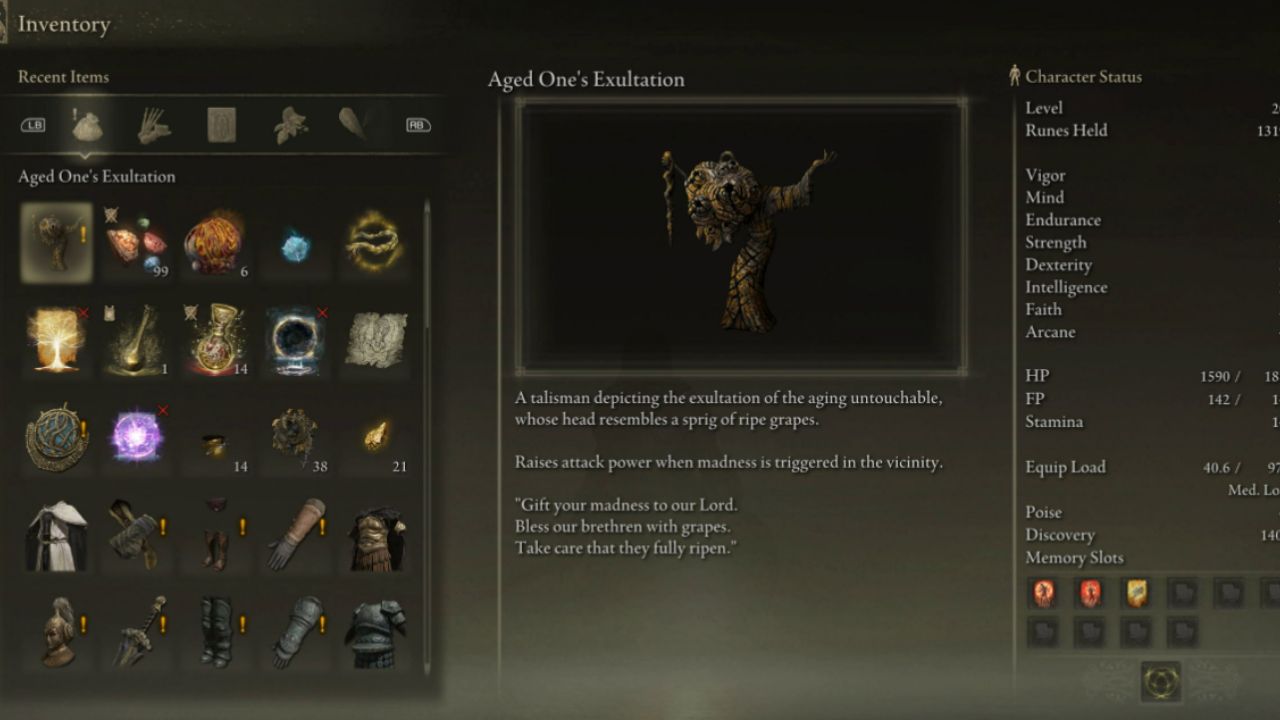The height and width of the screenshot is (720, 1280).
Task: Select the golden swirling ring item
Action: tap(375, 243)
